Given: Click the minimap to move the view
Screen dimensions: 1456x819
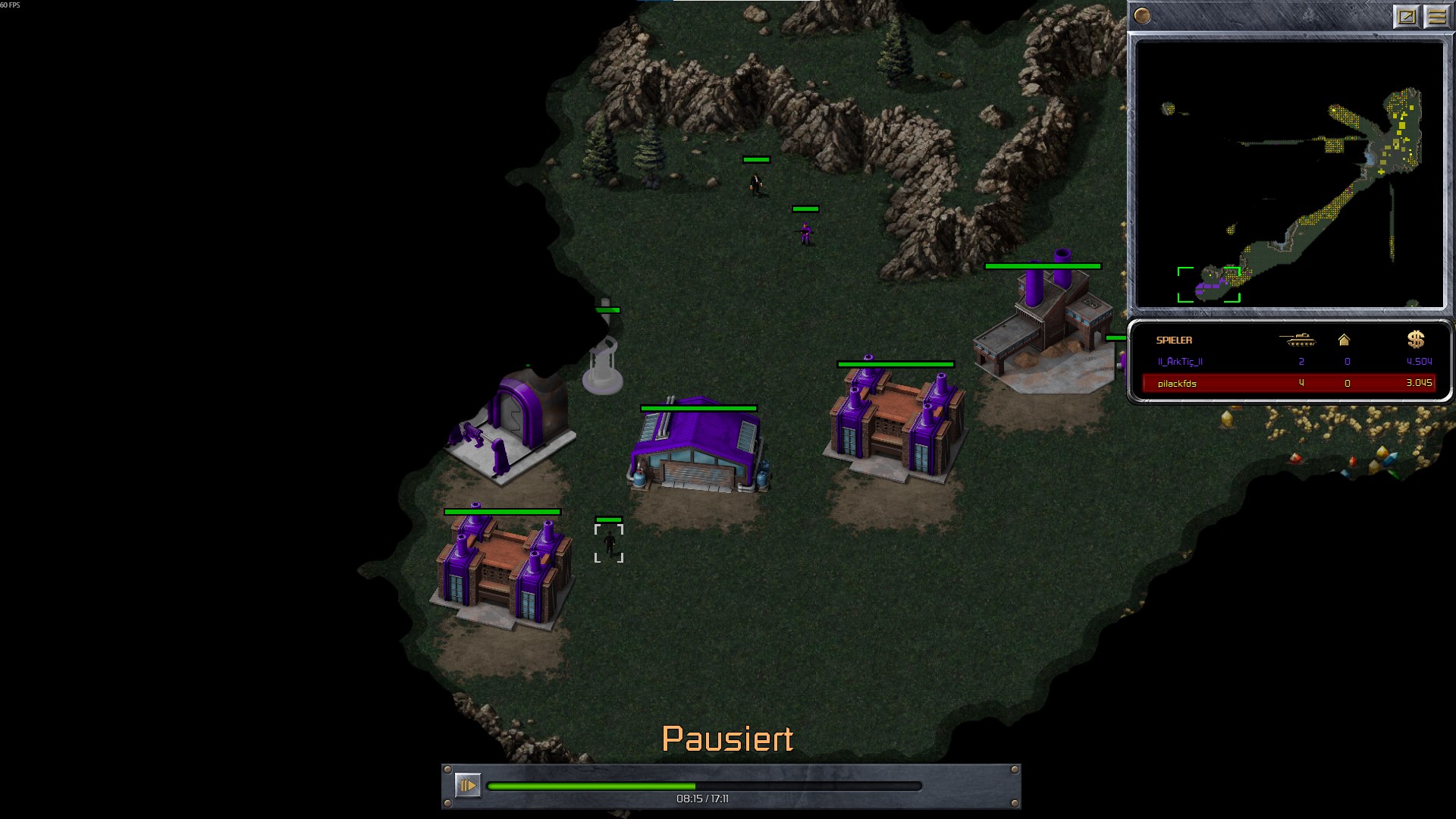Looking at the screenshot, I should [1289, 174].
